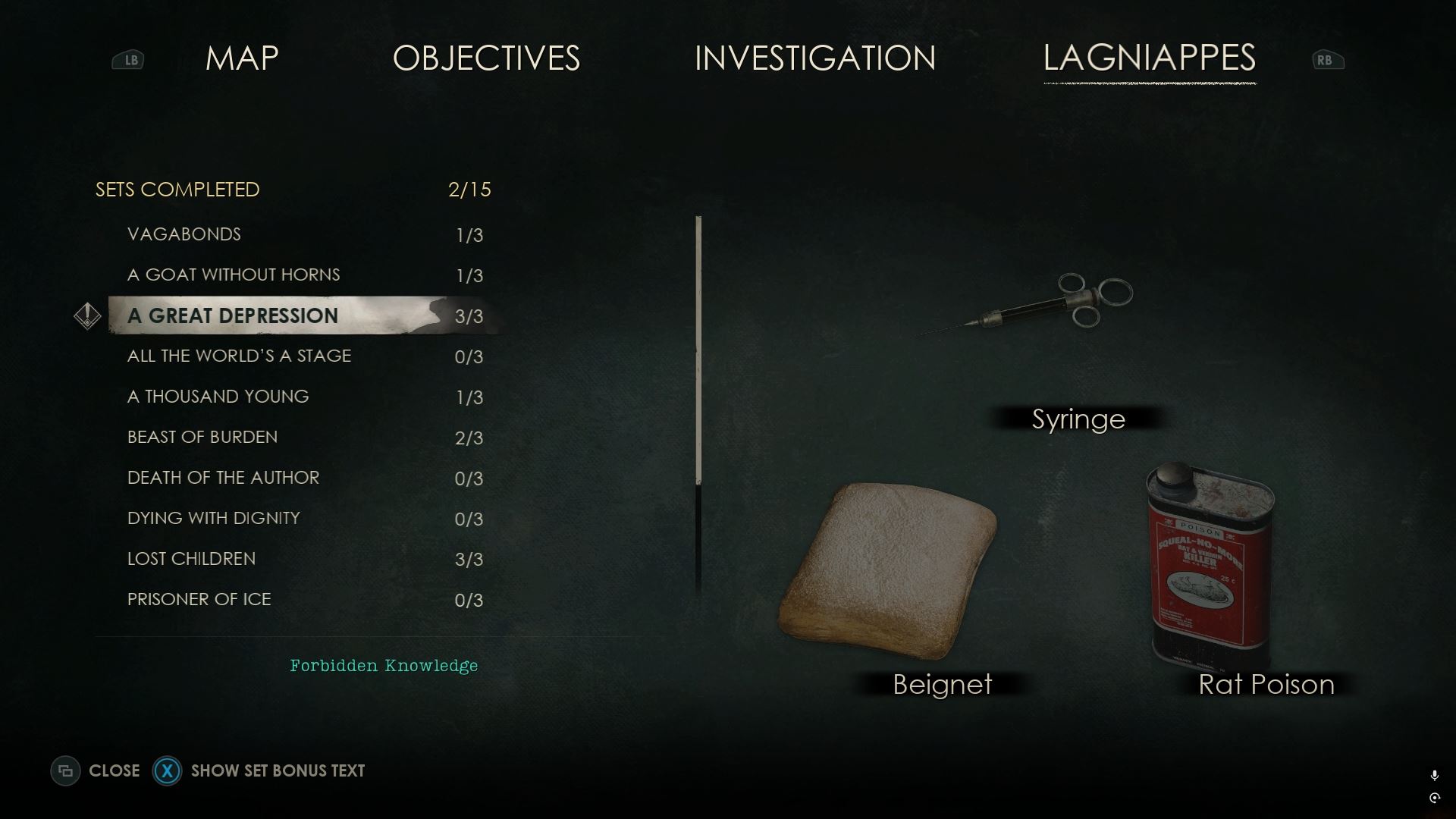View Death of the Author set
Image resolution: width=1456 pixels, height=819 pixels.
pos(223,478)
